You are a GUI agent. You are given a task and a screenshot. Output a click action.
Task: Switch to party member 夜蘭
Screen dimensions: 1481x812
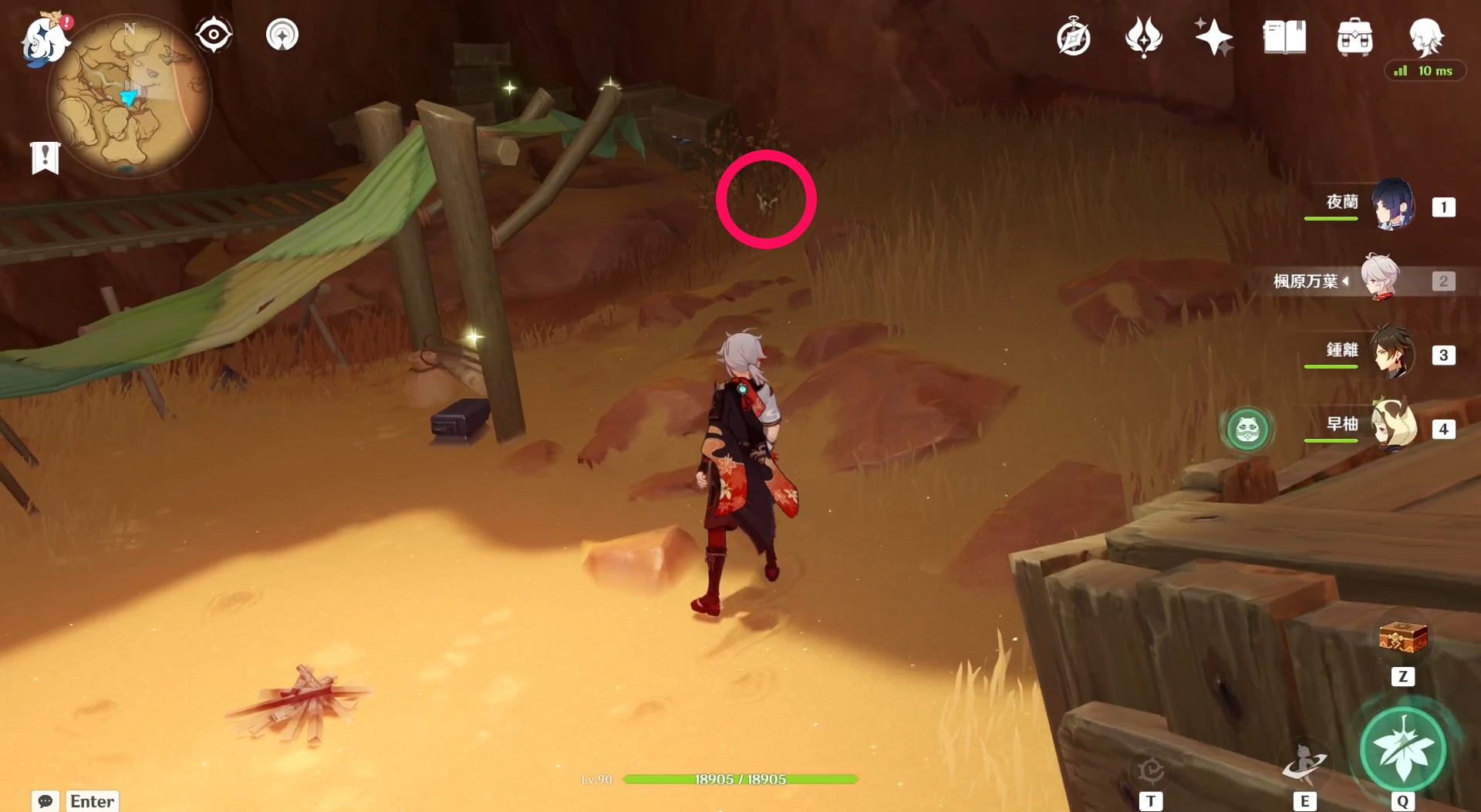click(1392, 206)
